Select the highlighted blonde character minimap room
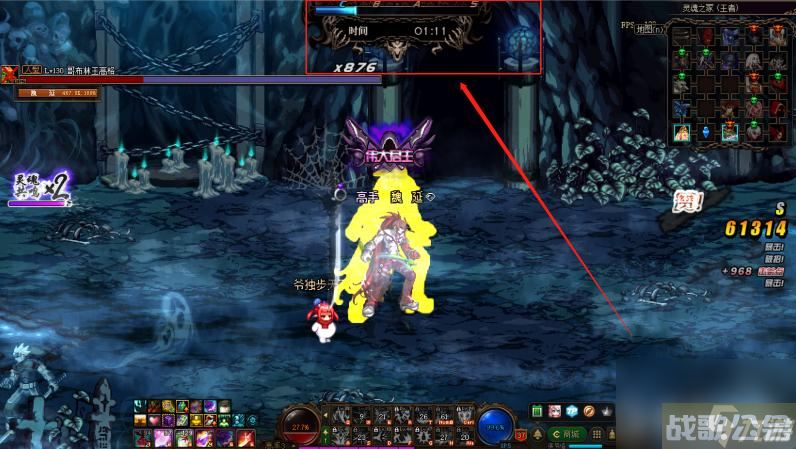Viewport: 796px width, 449px height. (x=681, y=132)
